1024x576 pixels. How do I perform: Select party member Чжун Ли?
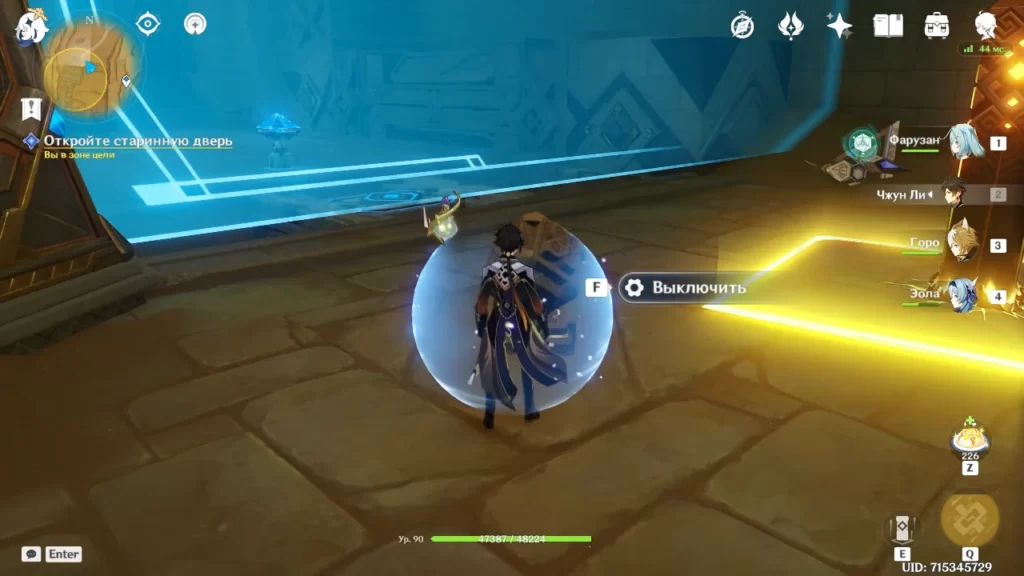point(953,194)
